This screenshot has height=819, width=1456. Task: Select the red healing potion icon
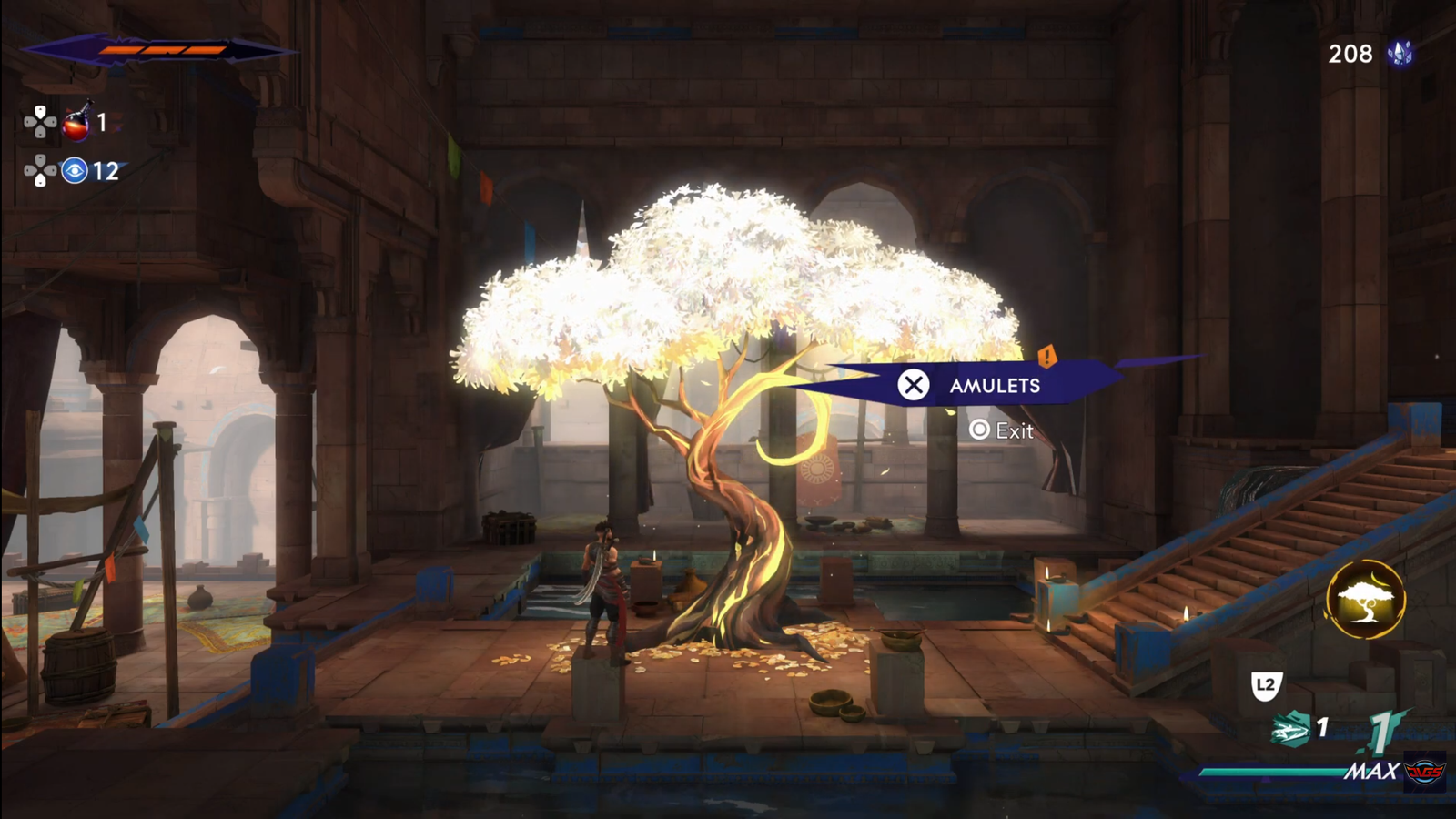pyautogui.click(x=76, y=123)
